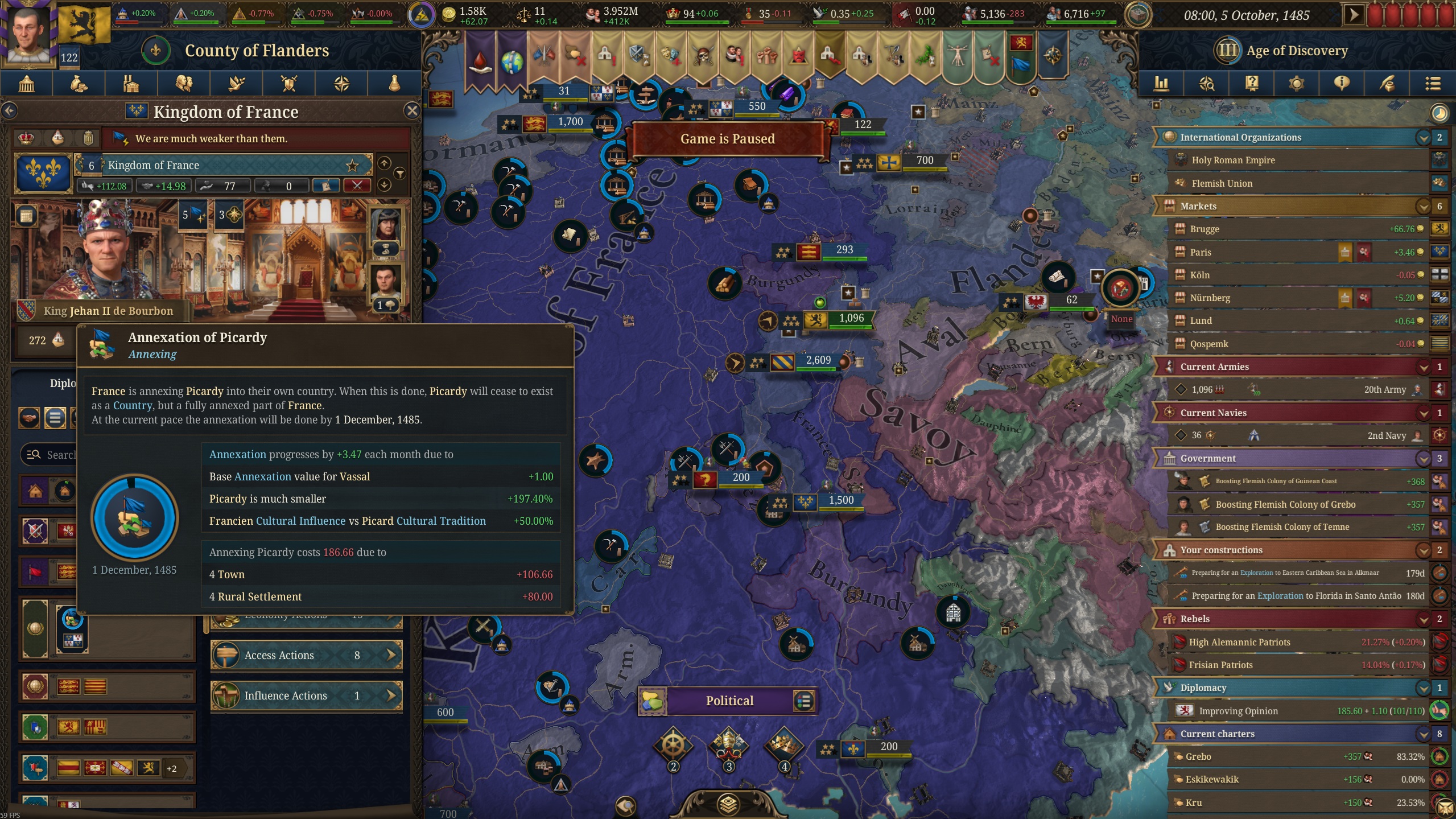Open Access Actions

pos(306,655)
